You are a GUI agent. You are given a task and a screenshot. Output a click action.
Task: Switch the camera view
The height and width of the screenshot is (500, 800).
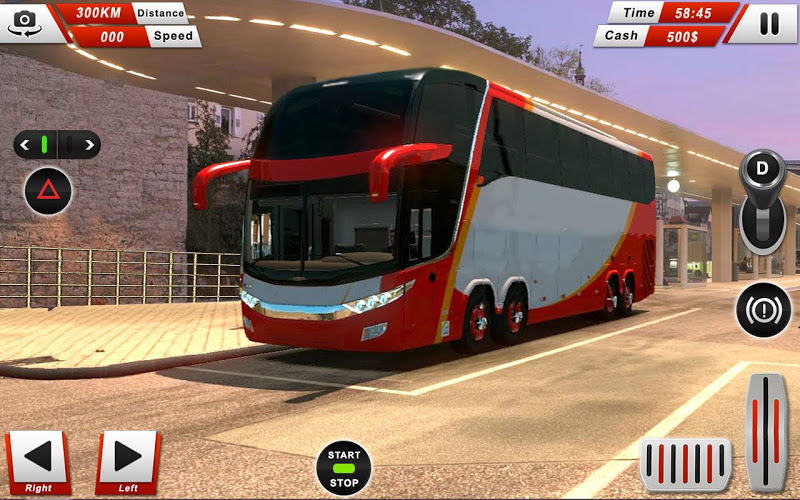pos(26,22)
